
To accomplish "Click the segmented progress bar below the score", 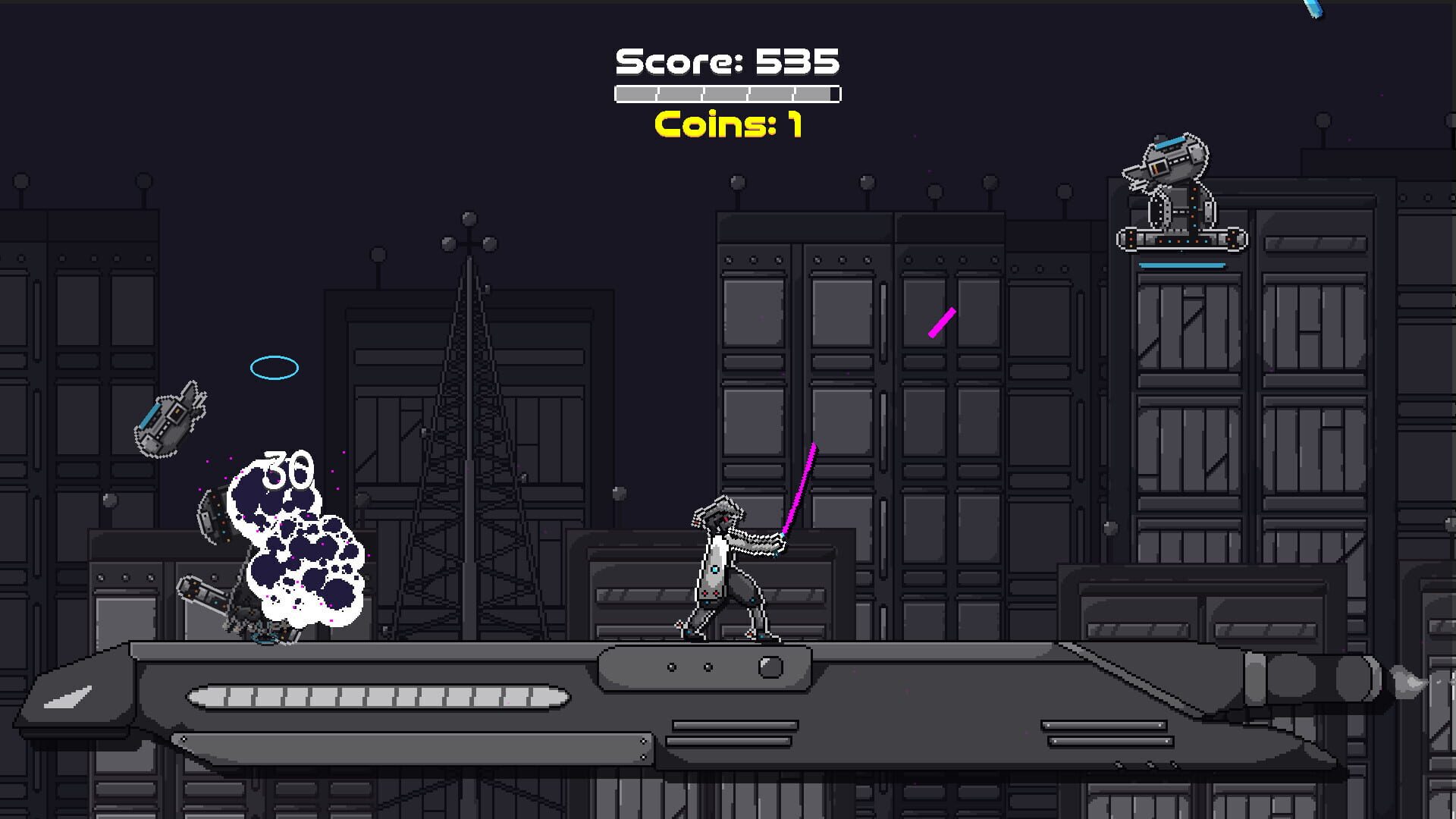I will [726, 93].
